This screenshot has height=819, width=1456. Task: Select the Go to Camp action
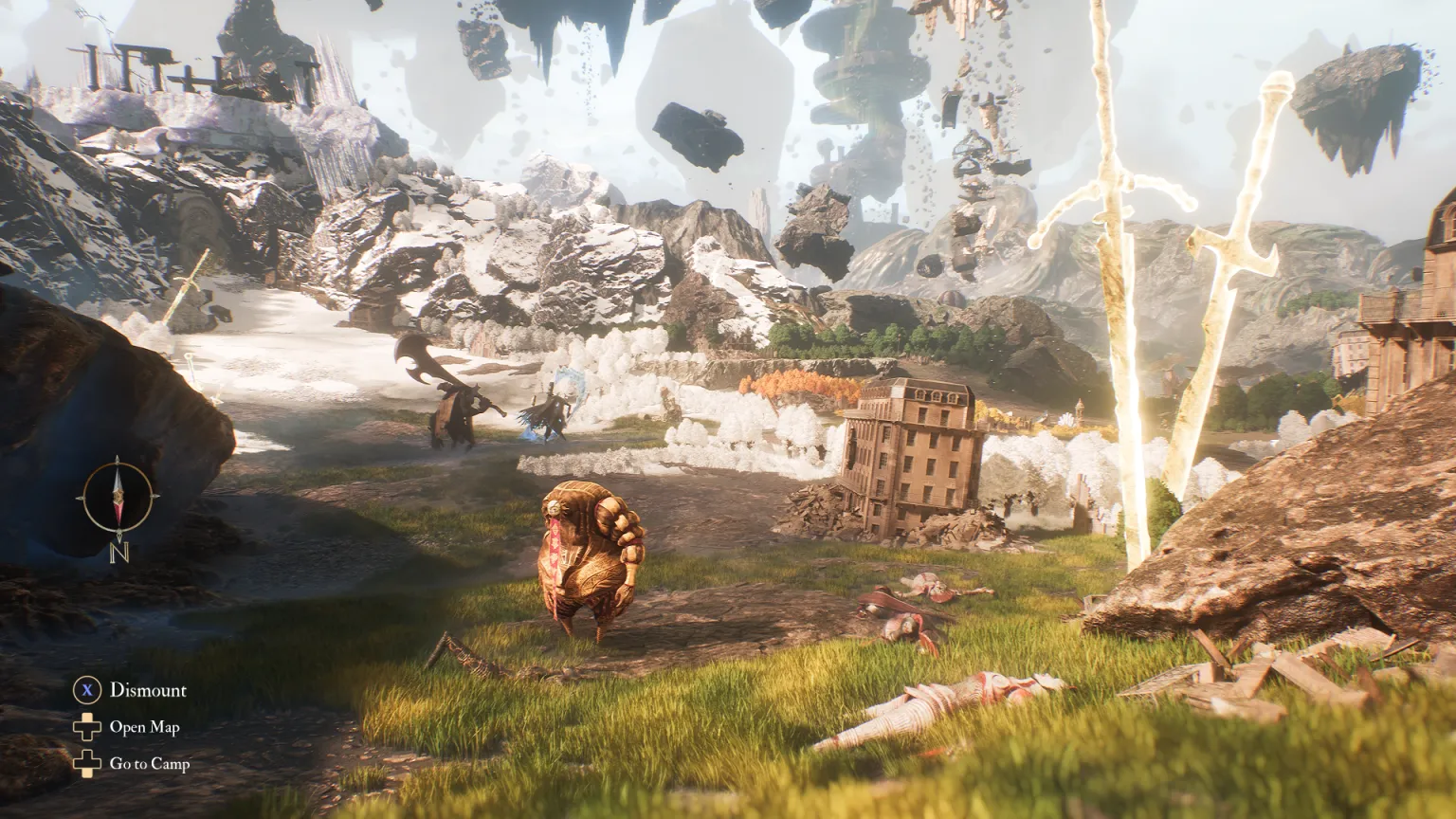[152, 761]
